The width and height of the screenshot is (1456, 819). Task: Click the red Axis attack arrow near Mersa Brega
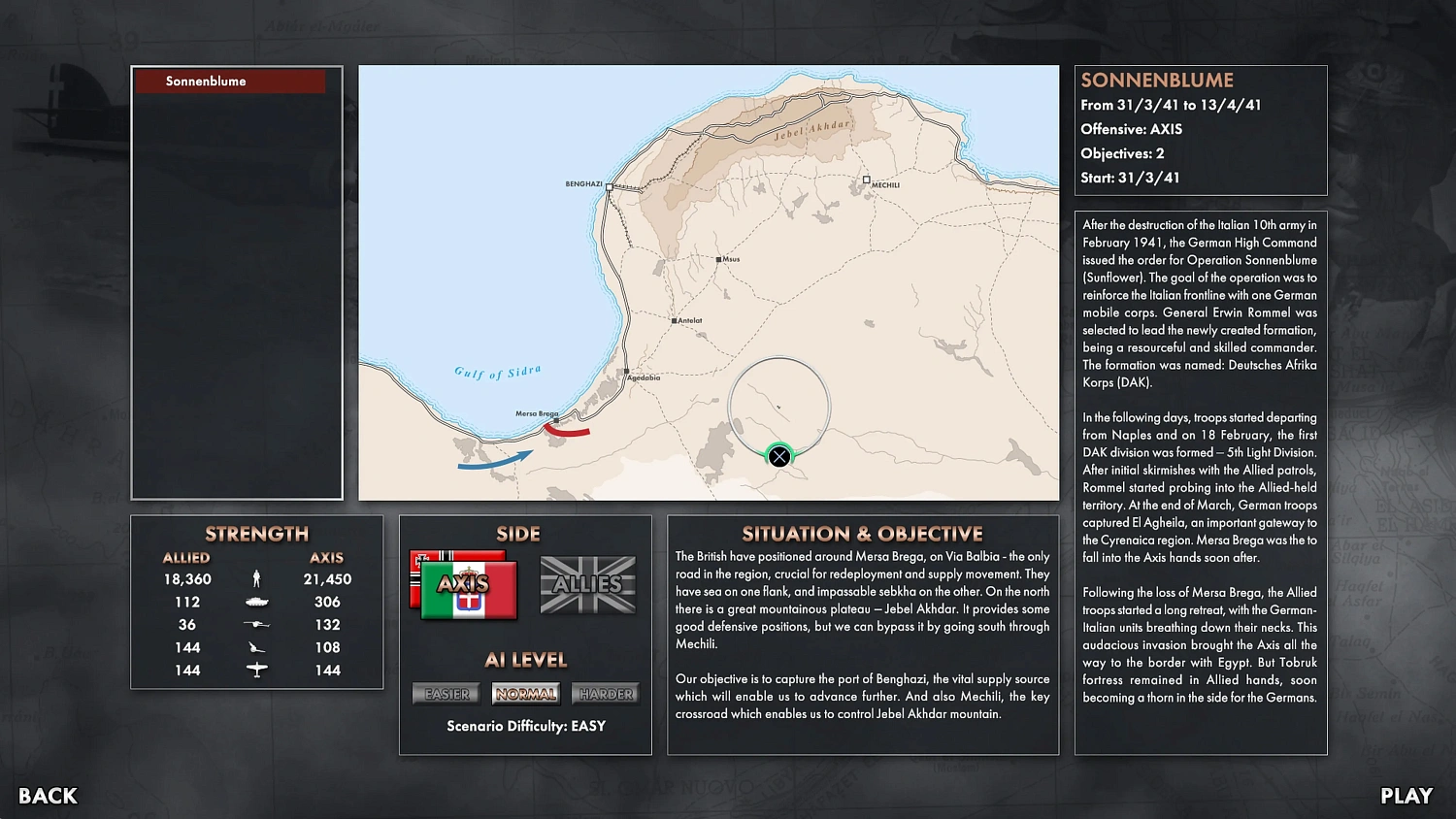(x=567, y=431)
